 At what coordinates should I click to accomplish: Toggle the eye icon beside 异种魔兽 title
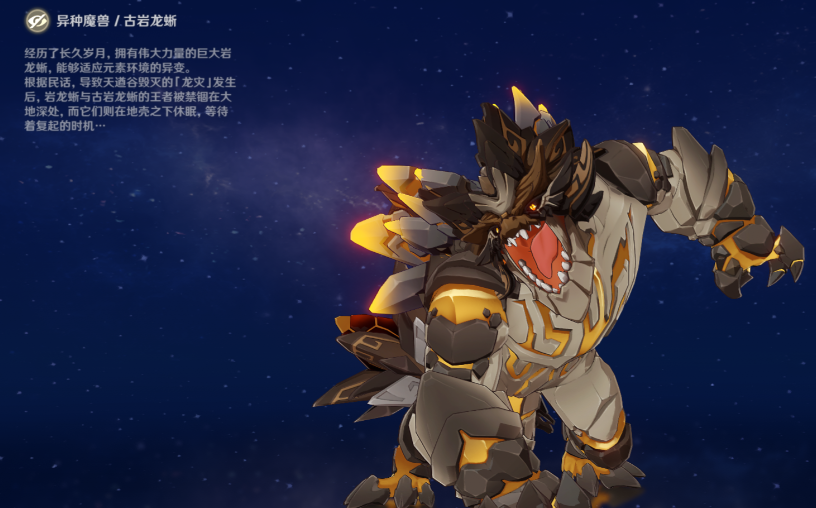(38, 20)
